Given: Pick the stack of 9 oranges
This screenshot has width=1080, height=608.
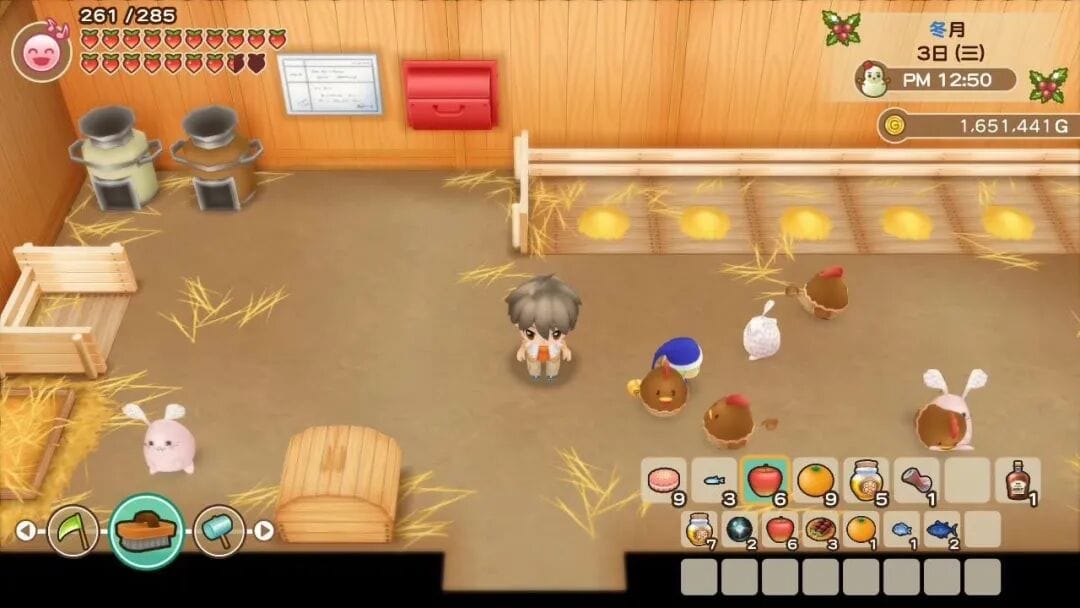Looking at the screenshot, I should [816, 481].
